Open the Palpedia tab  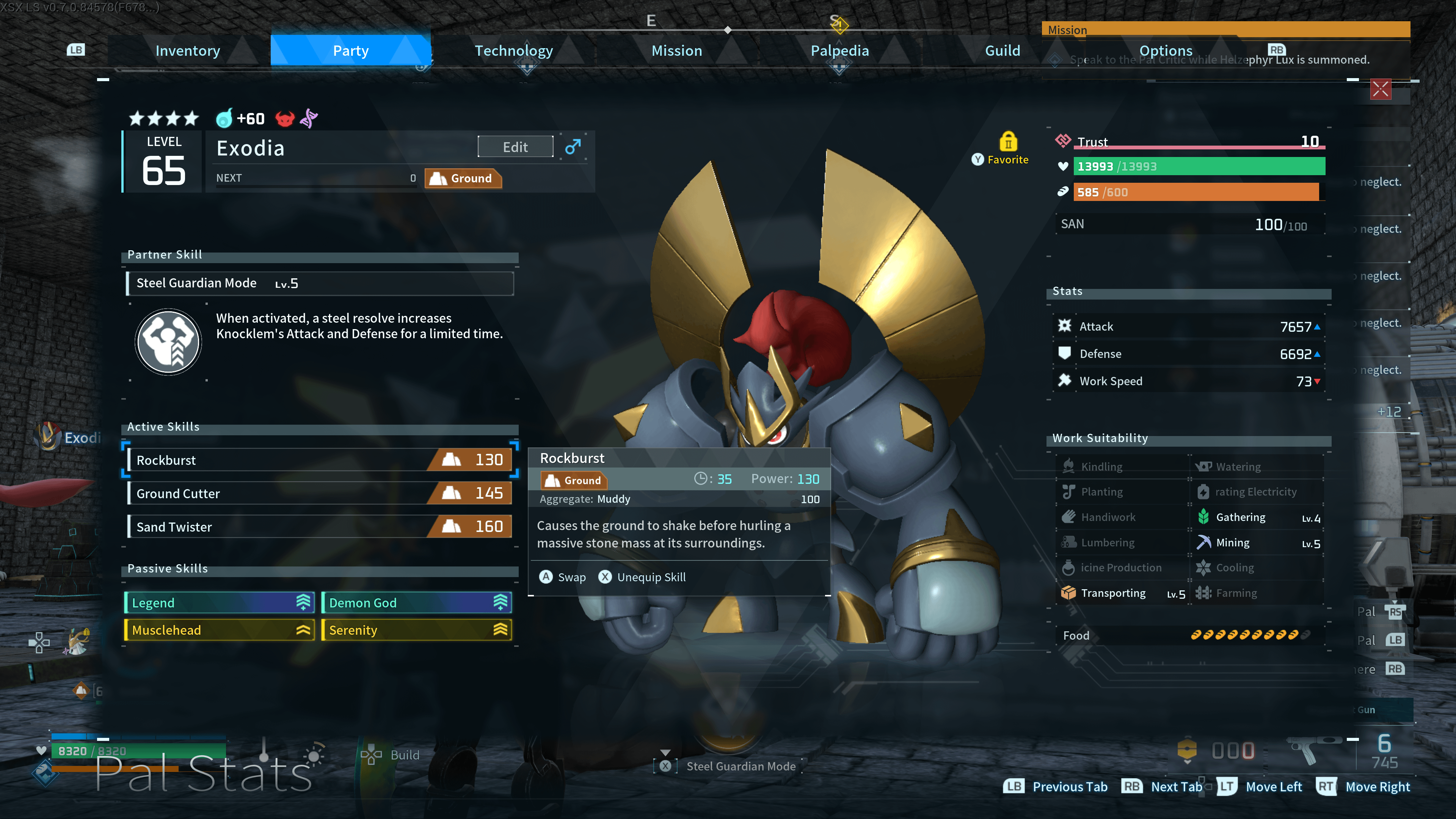pos(839,51)
